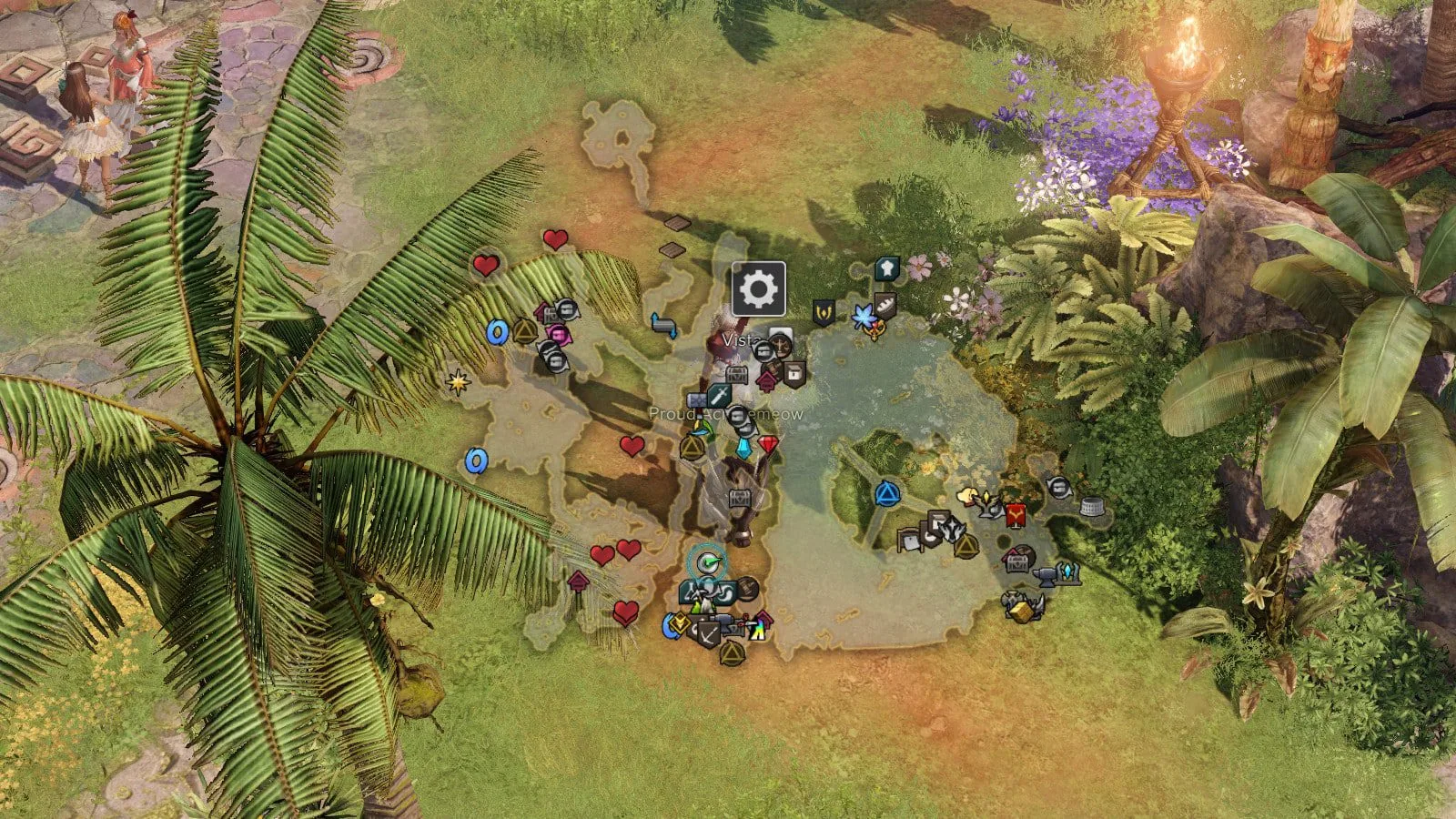Select the magenta chest map marker
This screenshot has width=1456, height=819.
(x=559, y=335)
